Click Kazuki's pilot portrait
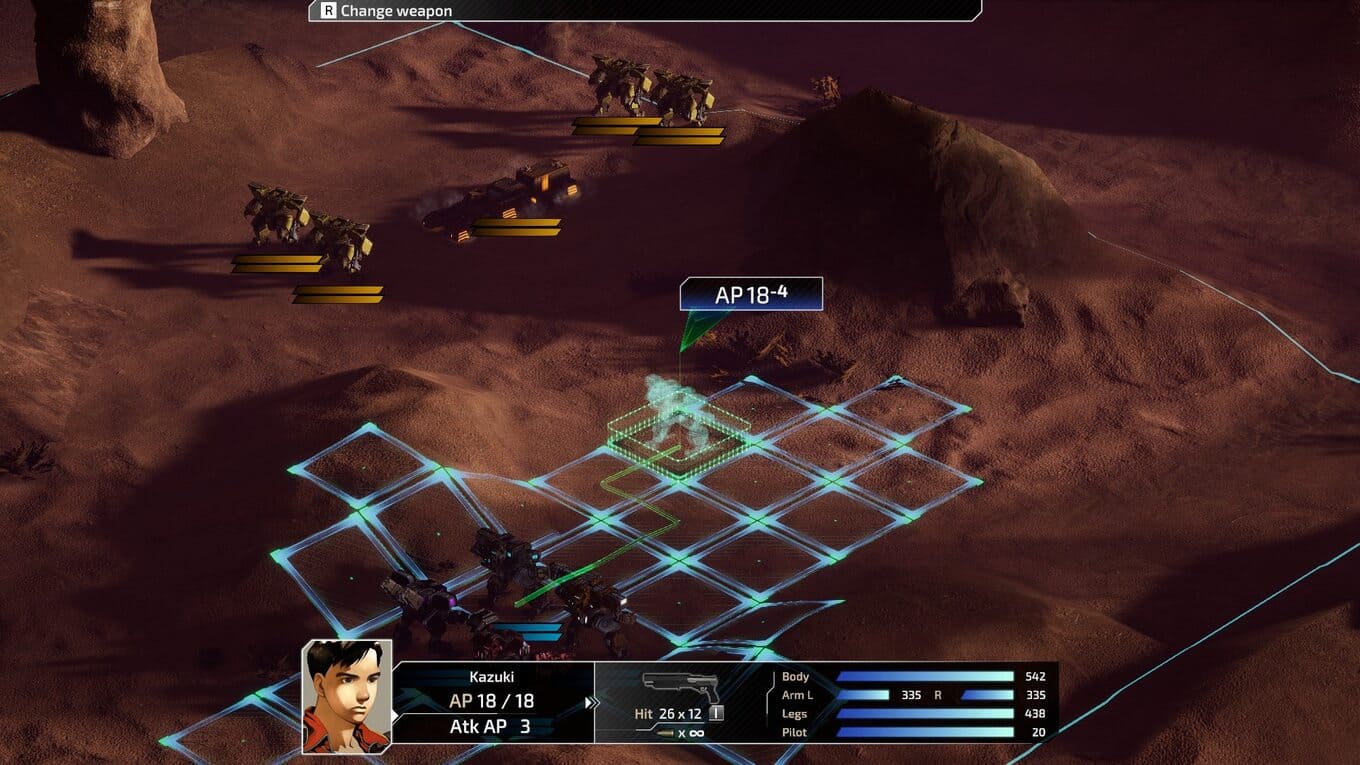This screenshot has width=1360, height=765. (347, 696)
